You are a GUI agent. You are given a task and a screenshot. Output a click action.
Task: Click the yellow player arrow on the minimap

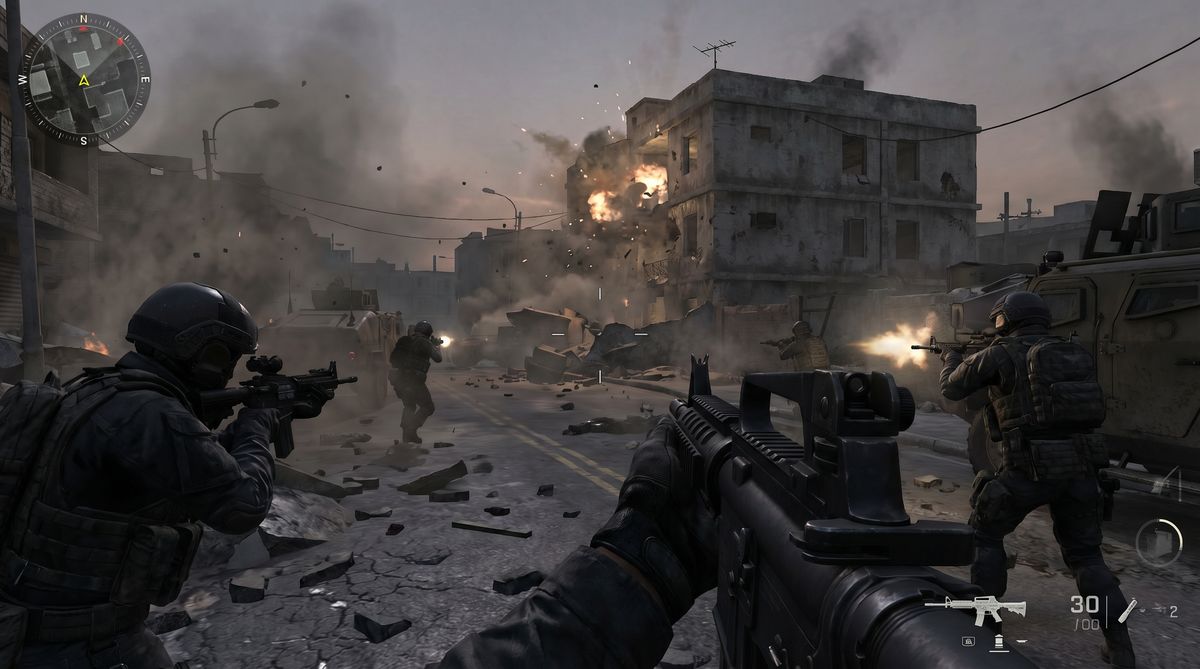(85, 80)
